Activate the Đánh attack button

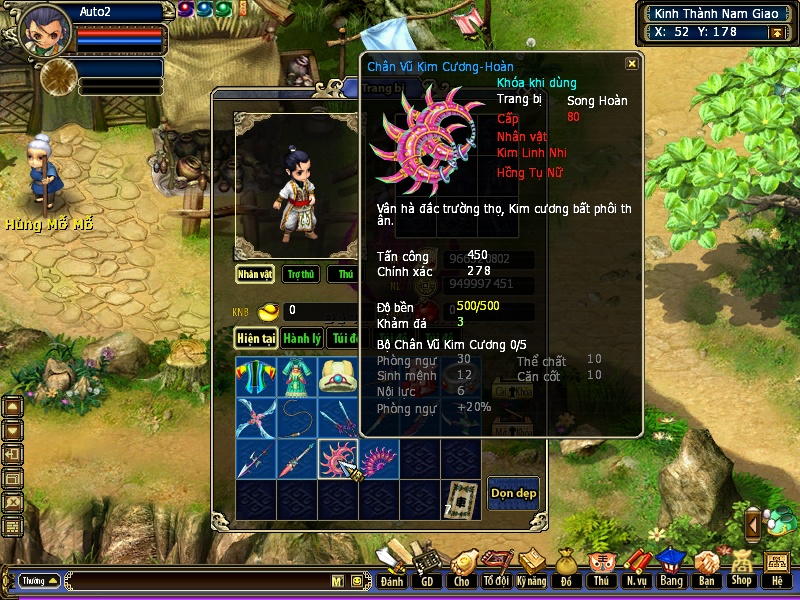(392, 569)
